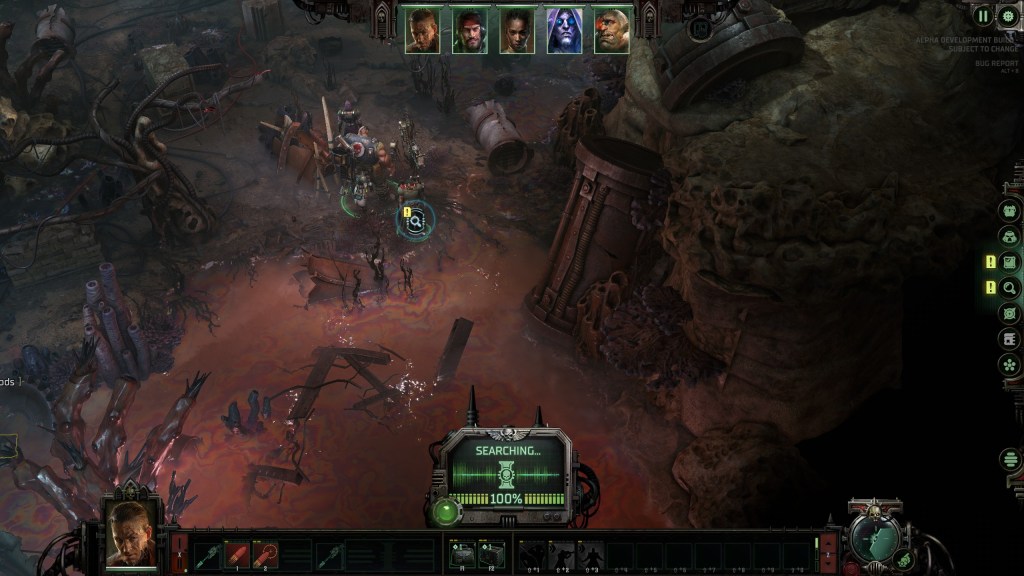Screen dimensions: 1024x576
Task: Select the short-haired man party portrait
Action: tap(422, 31)
